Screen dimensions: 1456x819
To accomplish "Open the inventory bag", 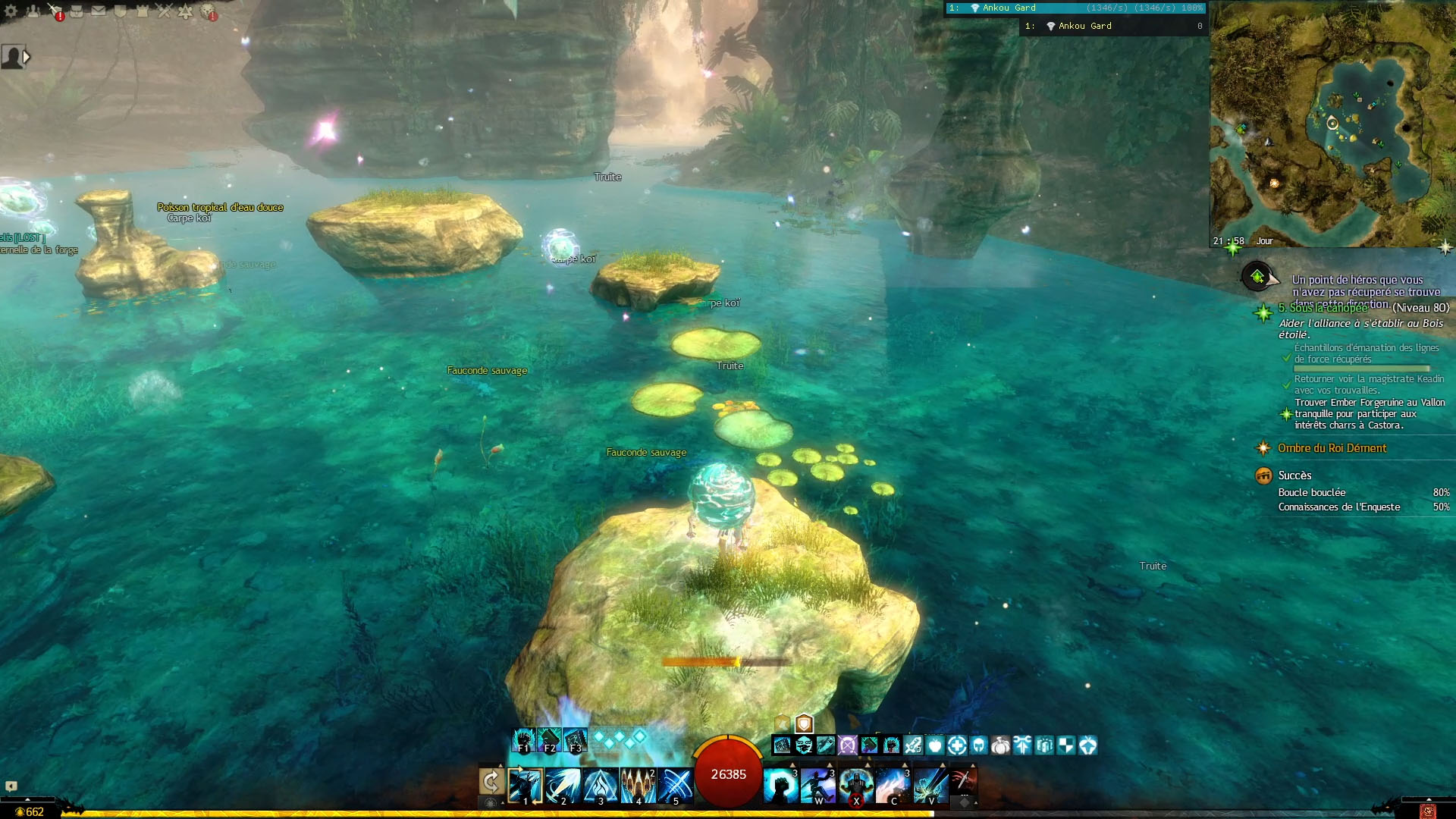I will 77,11.
